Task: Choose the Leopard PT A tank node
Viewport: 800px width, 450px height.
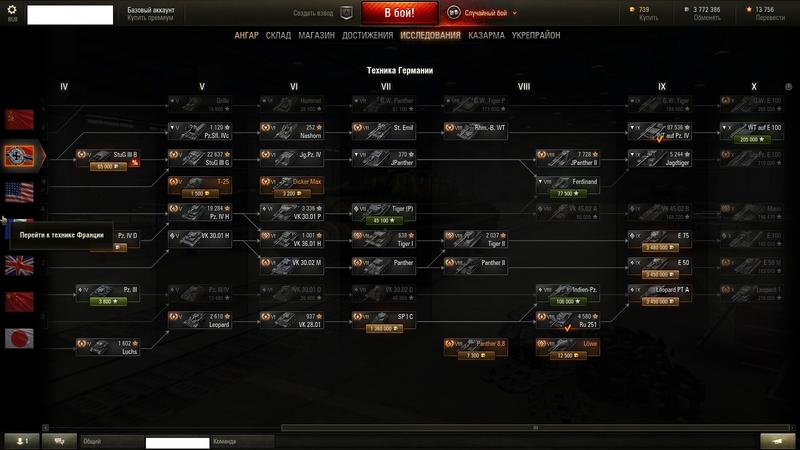Action: point(662,293)
